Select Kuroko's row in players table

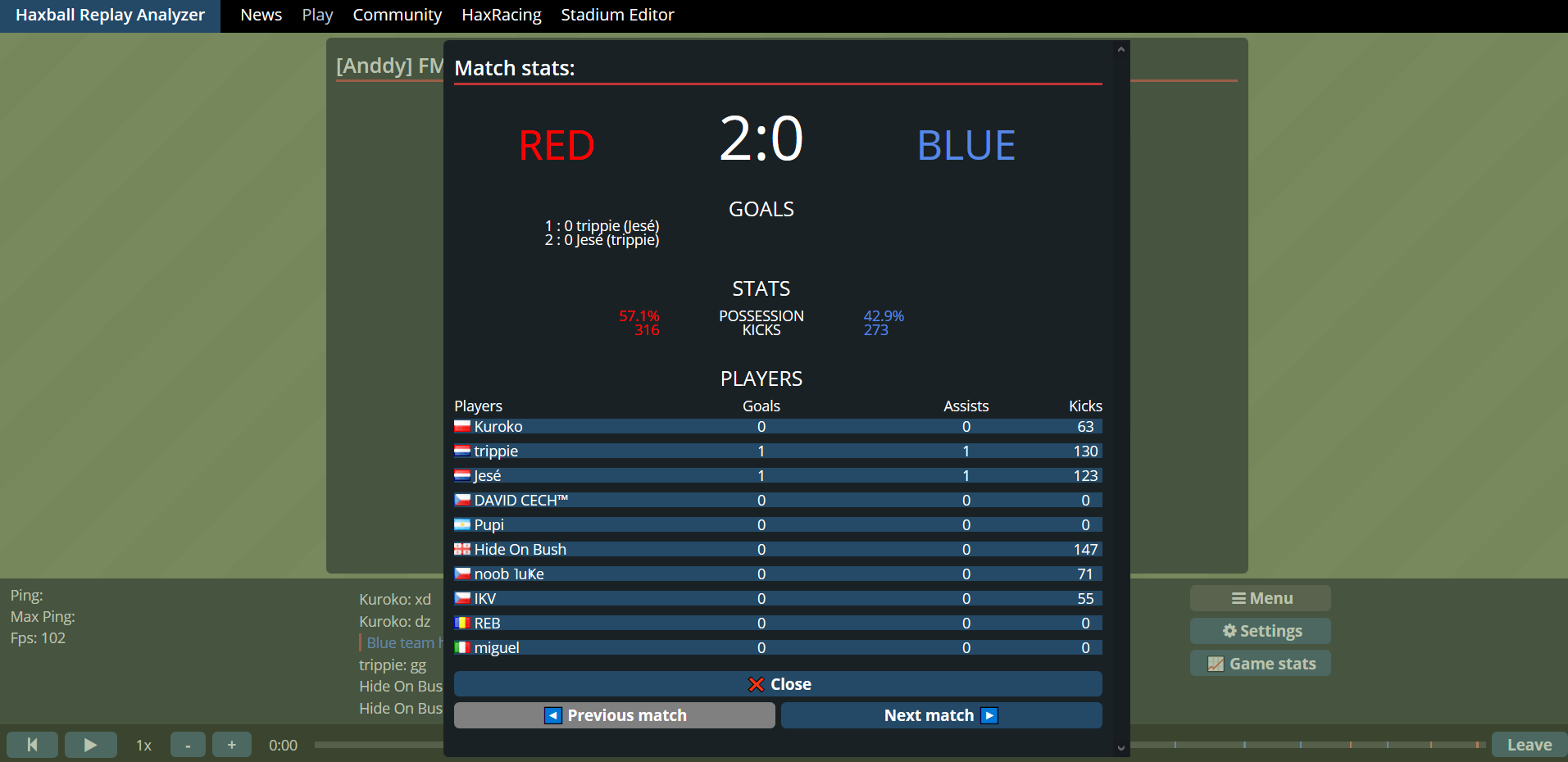pos(778,427)
